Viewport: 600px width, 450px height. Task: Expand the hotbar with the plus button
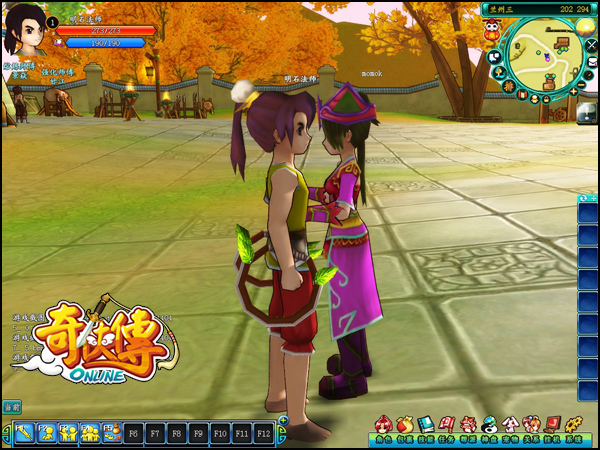pyautogui.click(x=283, y=421)
